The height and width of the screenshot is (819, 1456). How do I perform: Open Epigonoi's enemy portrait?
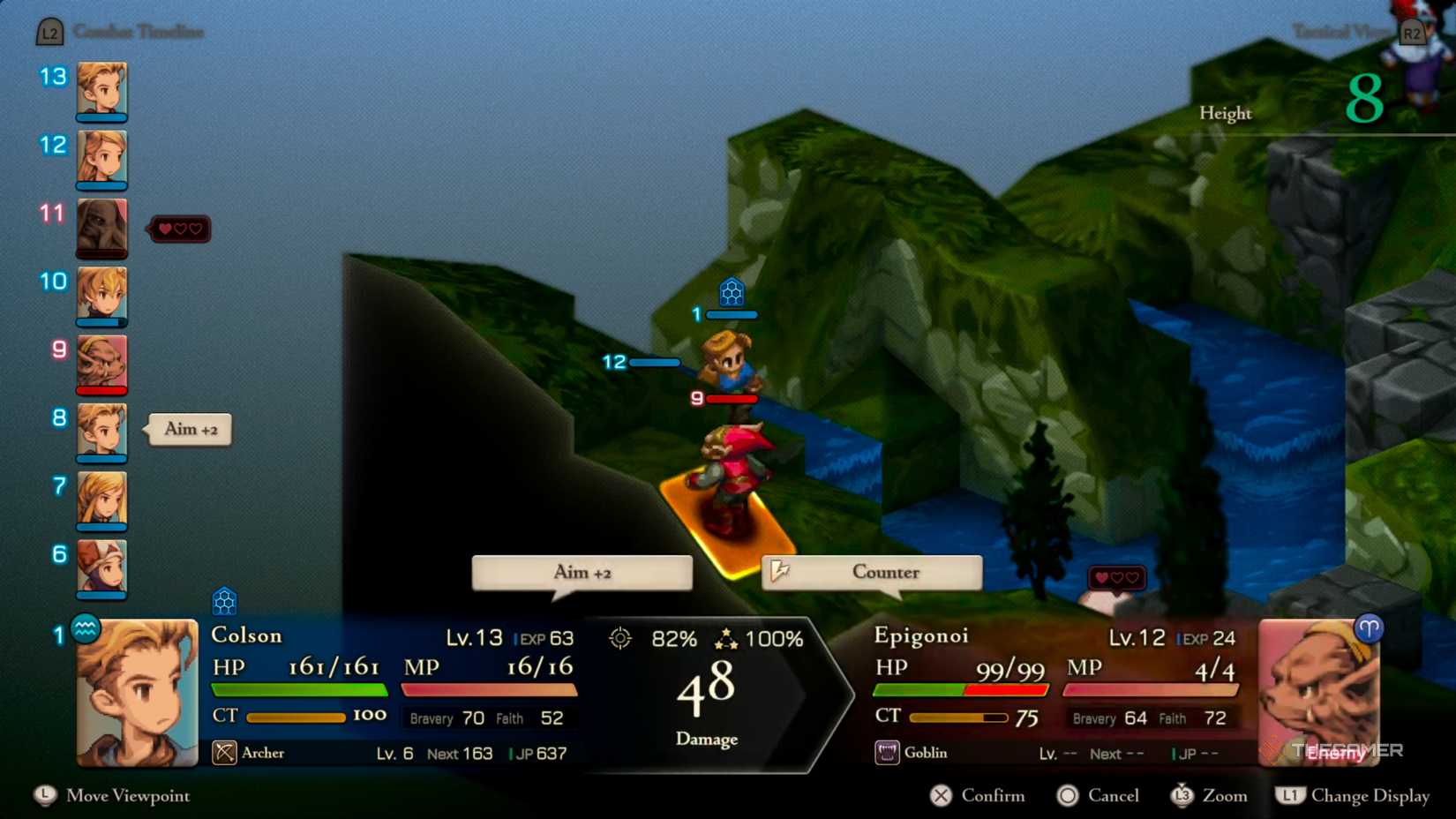[1318, 693]
